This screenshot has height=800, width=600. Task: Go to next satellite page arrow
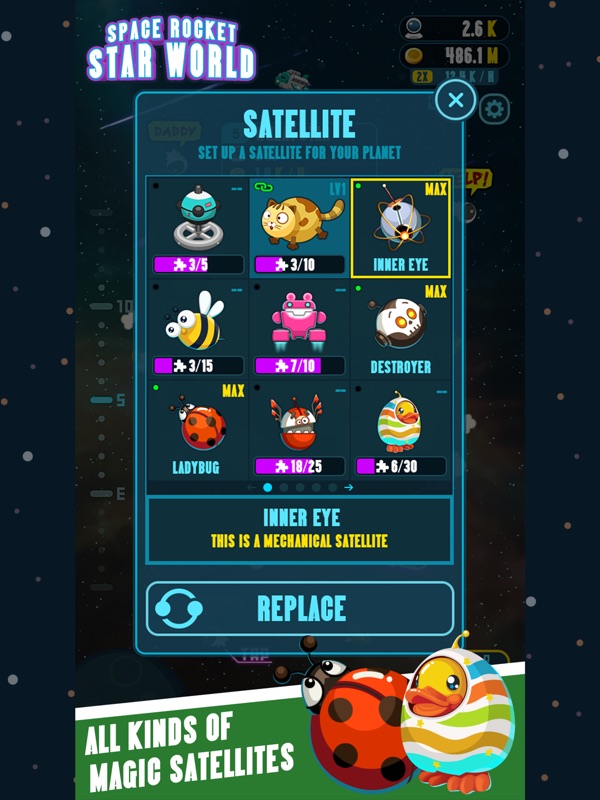(349, 487)
